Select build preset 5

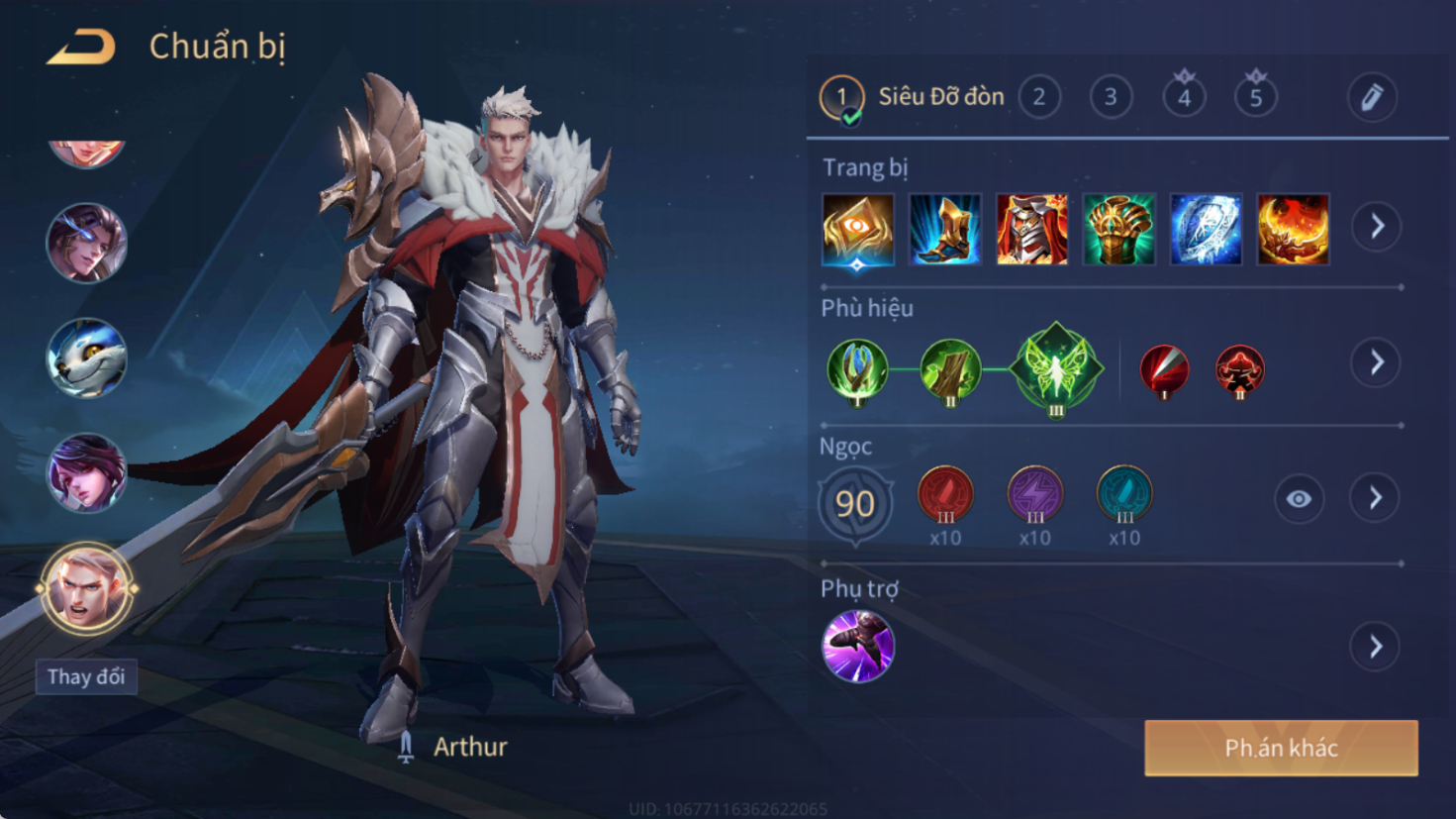(x=1255, y=97)
